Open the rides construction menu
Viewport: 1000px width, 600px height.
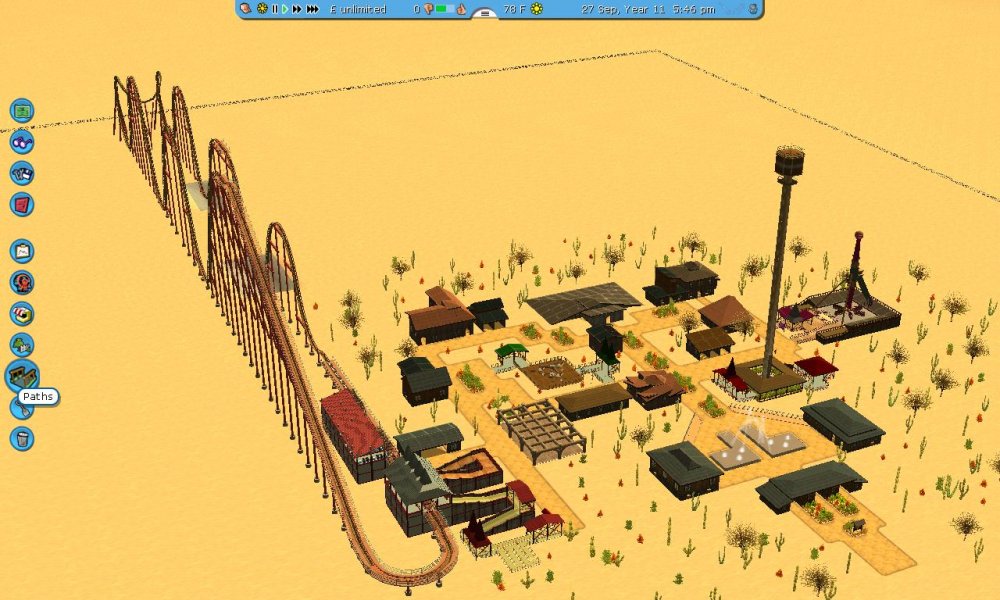click(22, 282)
